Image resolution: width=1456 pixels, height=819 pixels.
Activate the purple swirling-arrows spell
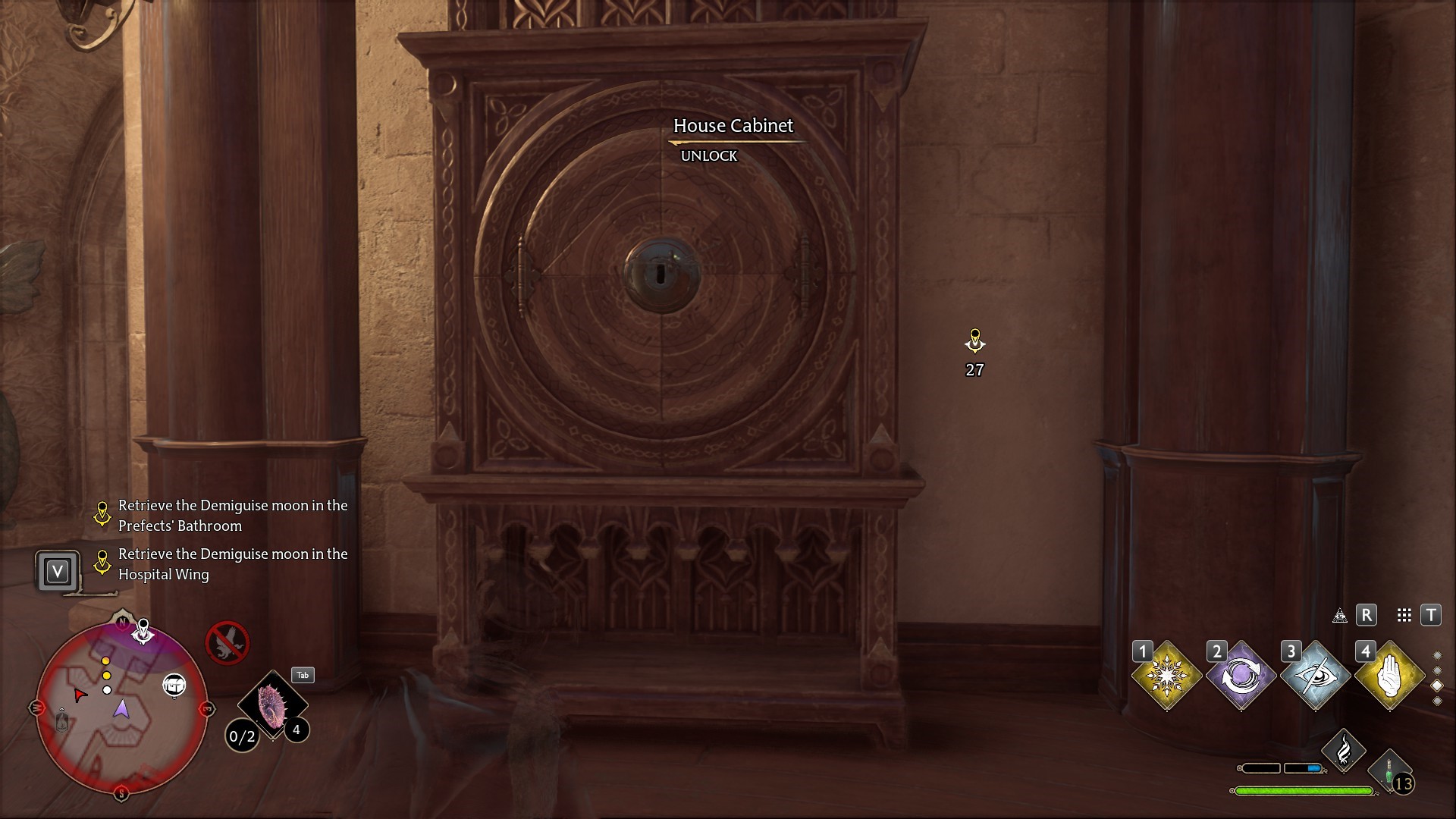coord(1241,675)
